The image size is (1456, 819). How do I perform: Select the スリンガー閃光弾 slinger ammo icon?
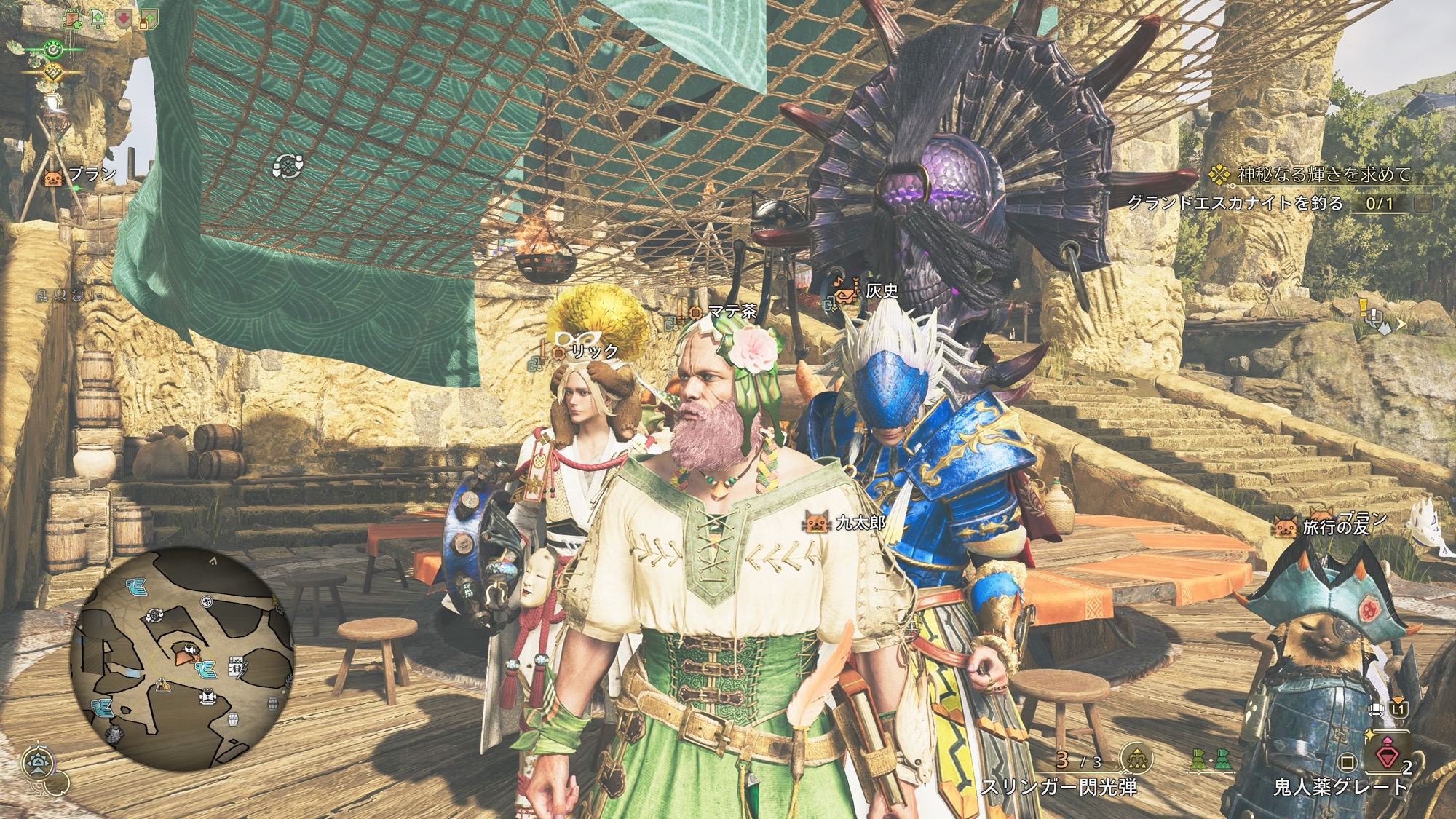[1134, 759]
